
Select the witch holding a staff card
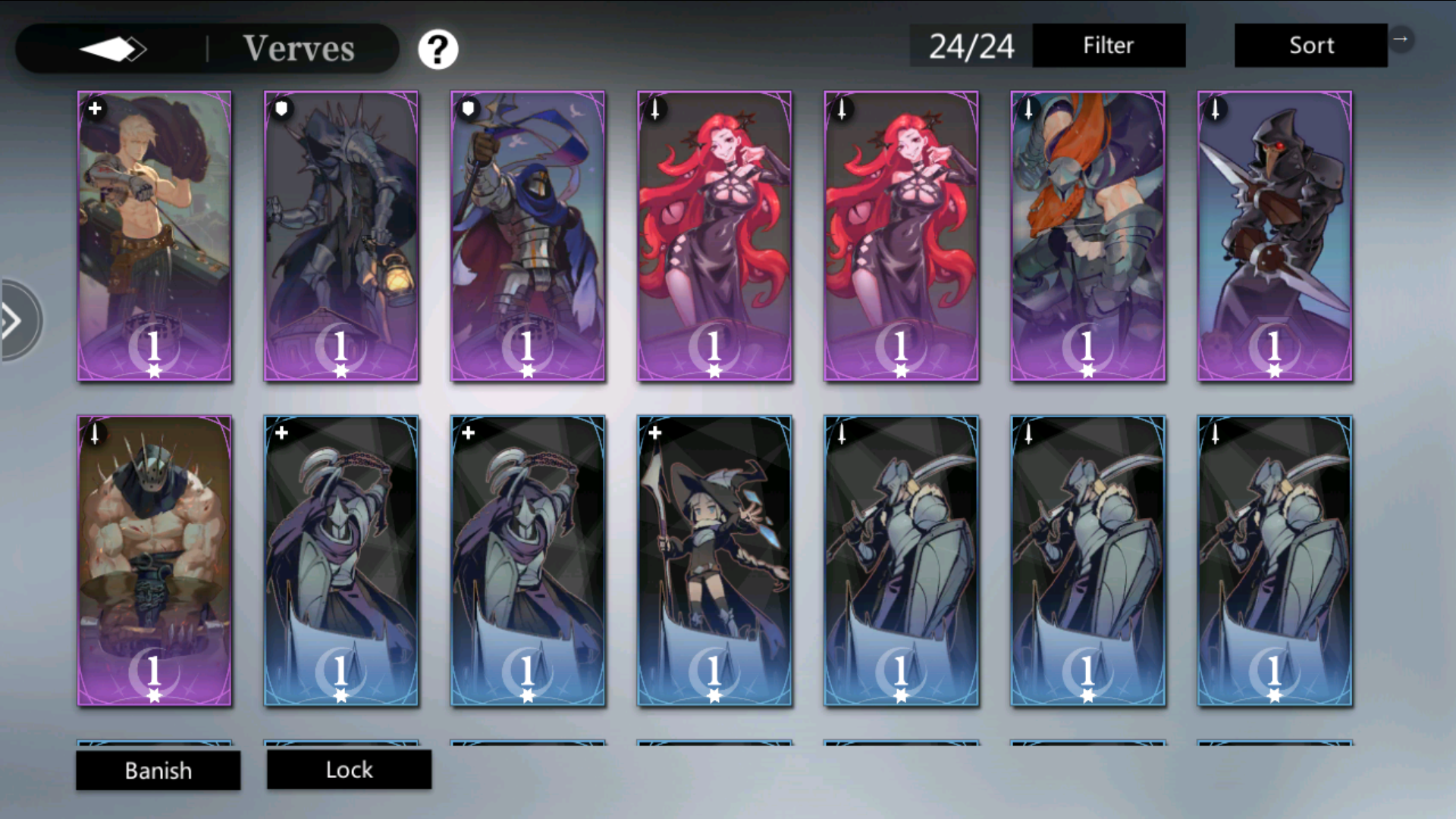pyautogui.click(x=714, y=560)
